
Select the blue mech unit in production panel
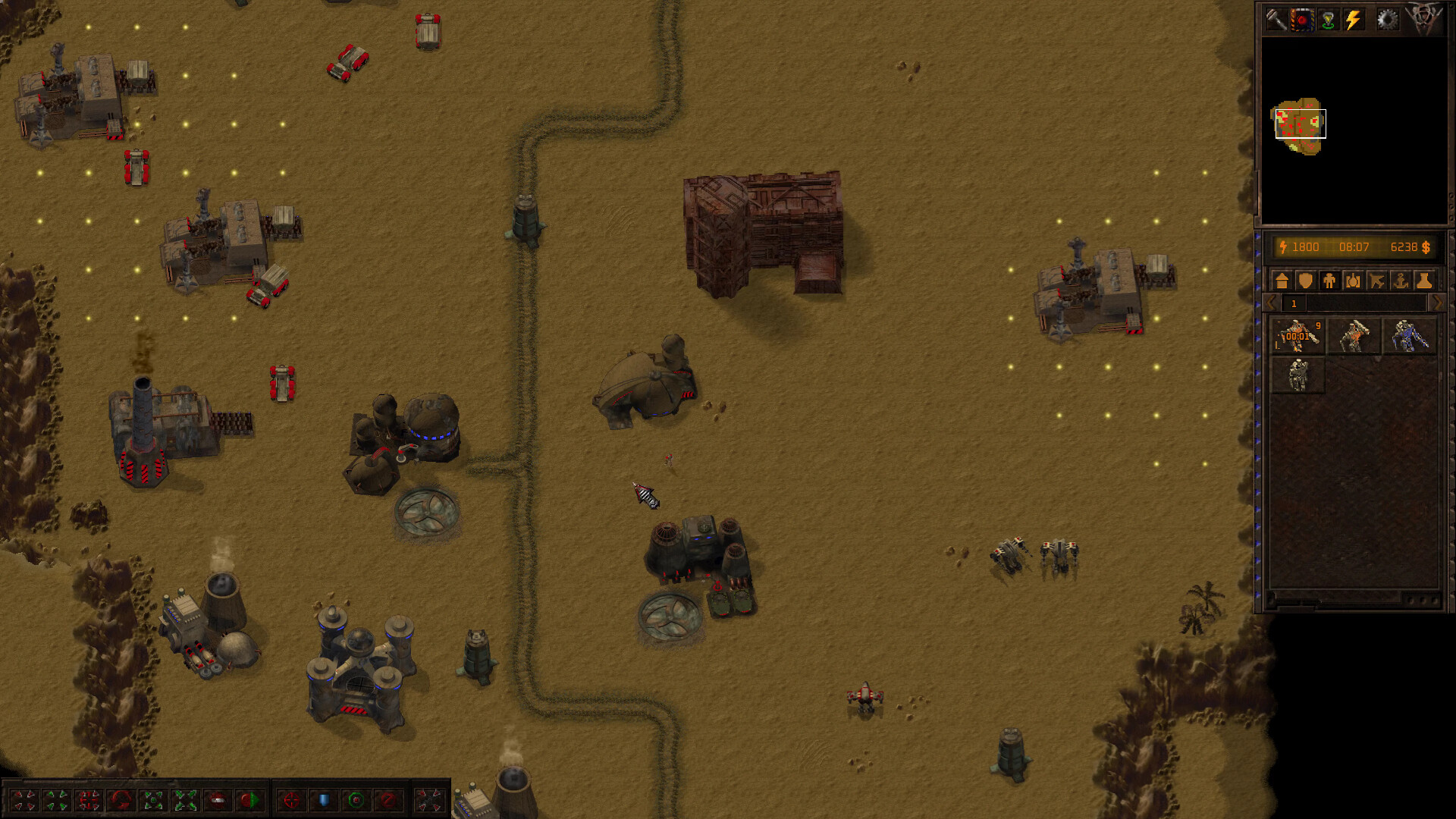[x=1407, y=335]
